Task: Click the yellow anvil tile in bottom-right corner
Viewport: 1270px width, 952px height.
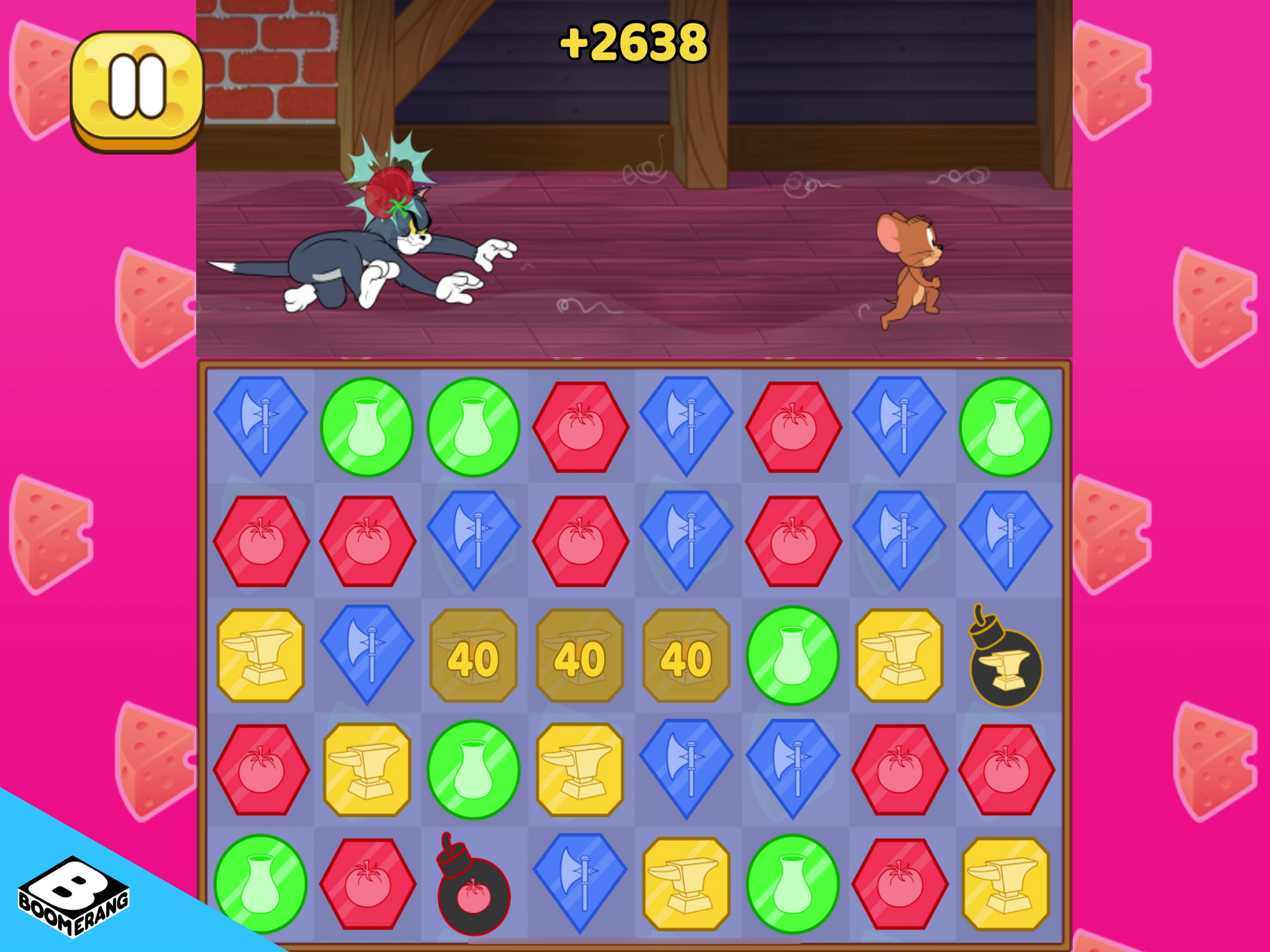Action: [1005, 884]
